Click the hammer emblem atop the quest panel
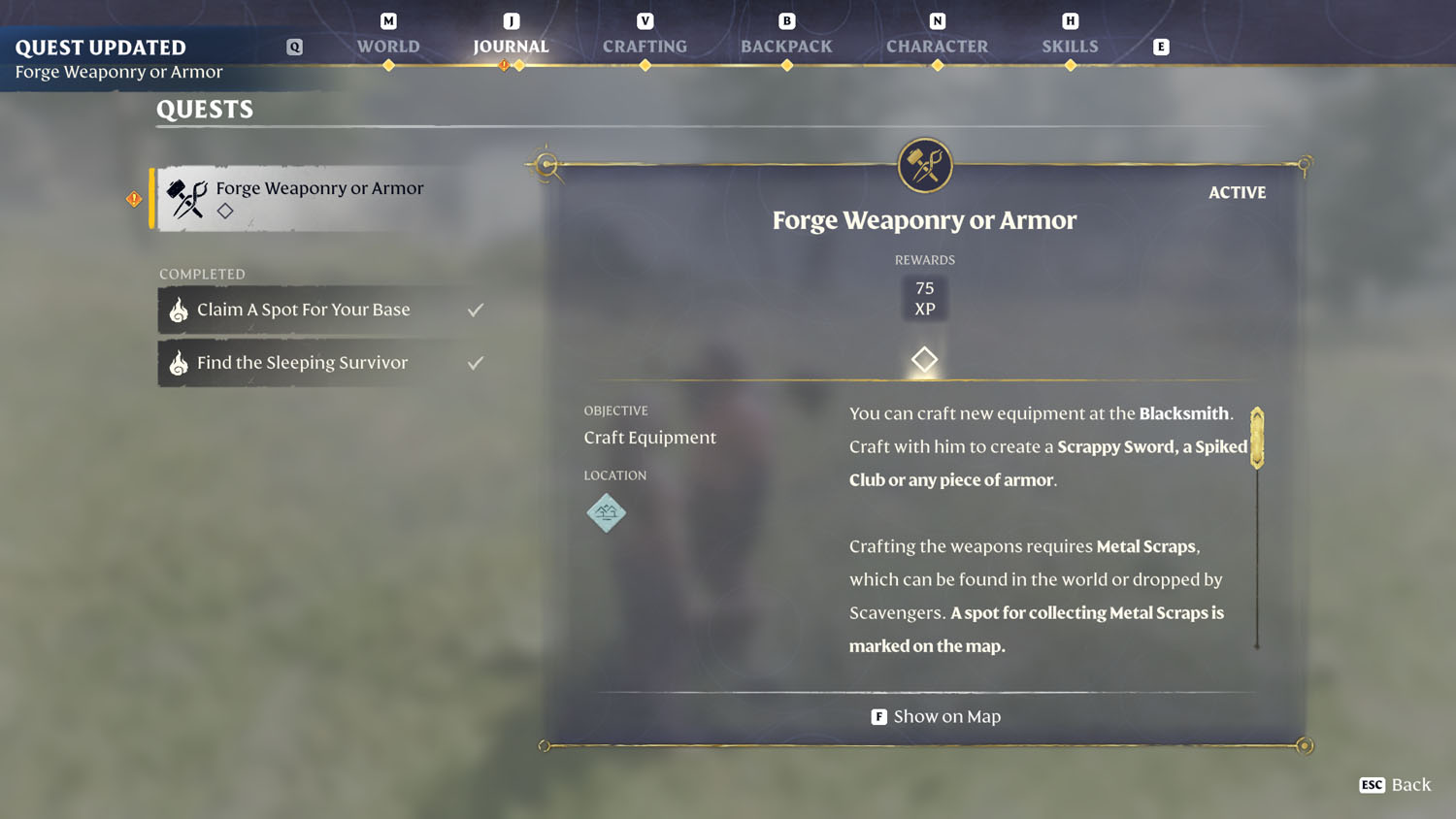The image size is (1456, 819). coord(924,165)
